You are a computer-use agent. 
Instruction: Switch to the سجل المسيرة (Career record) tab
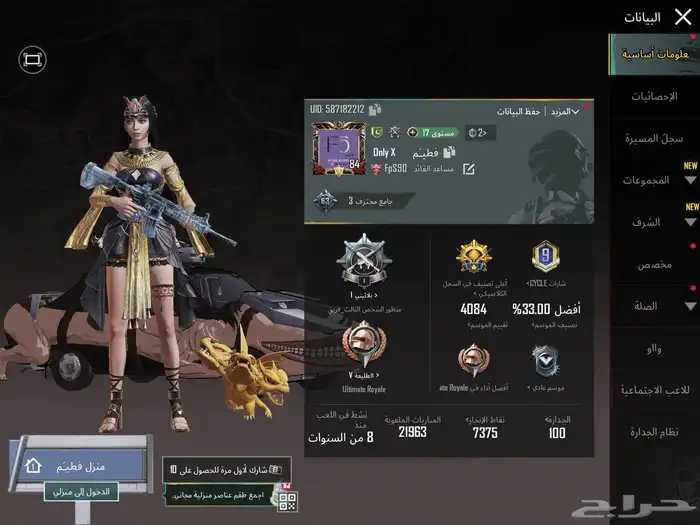pyautogui.click(x=652, y=138)
